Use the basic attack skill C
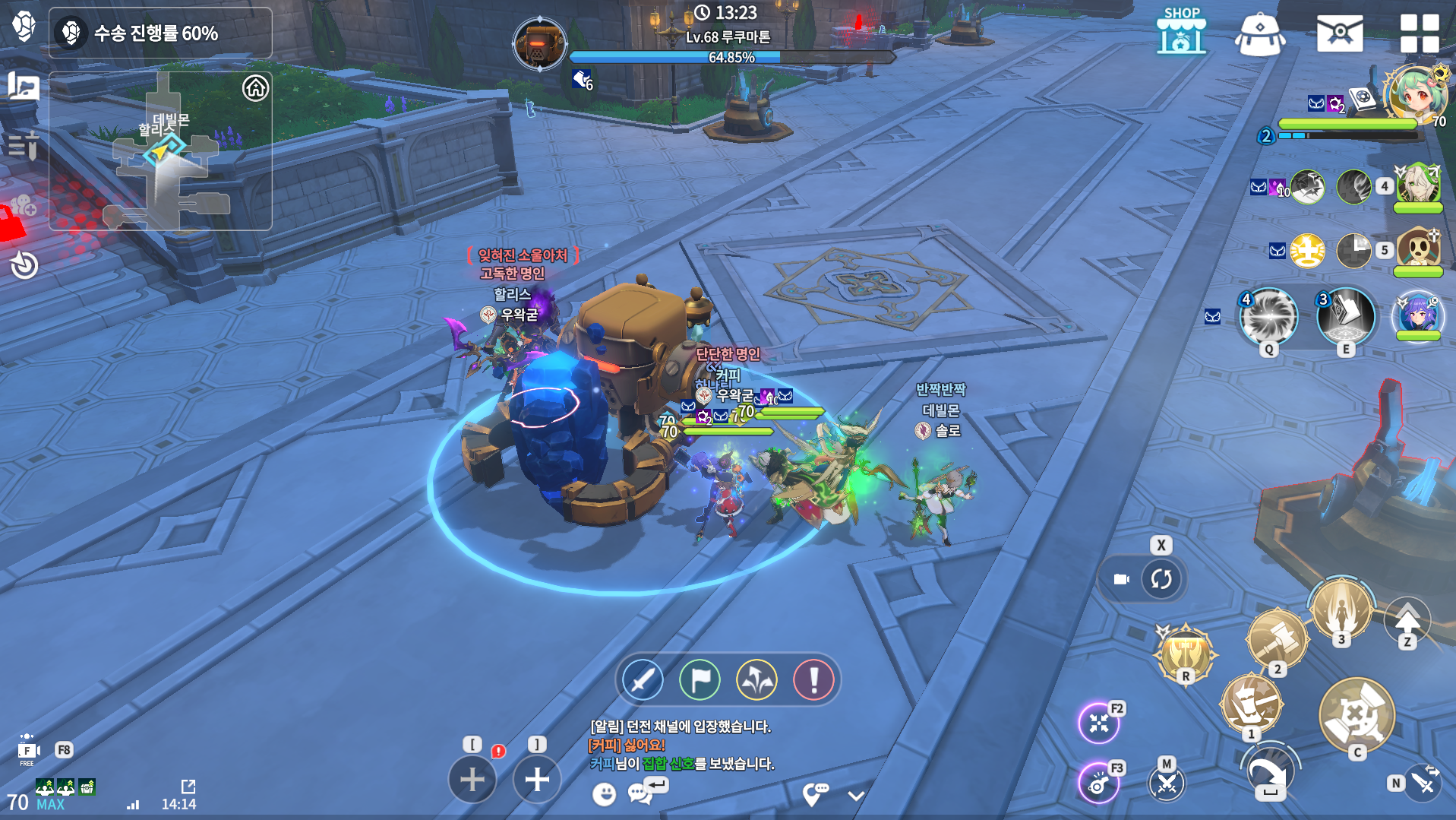Image resolution: width=1456 pixels, height=820 pixels. coord(1357,714)
